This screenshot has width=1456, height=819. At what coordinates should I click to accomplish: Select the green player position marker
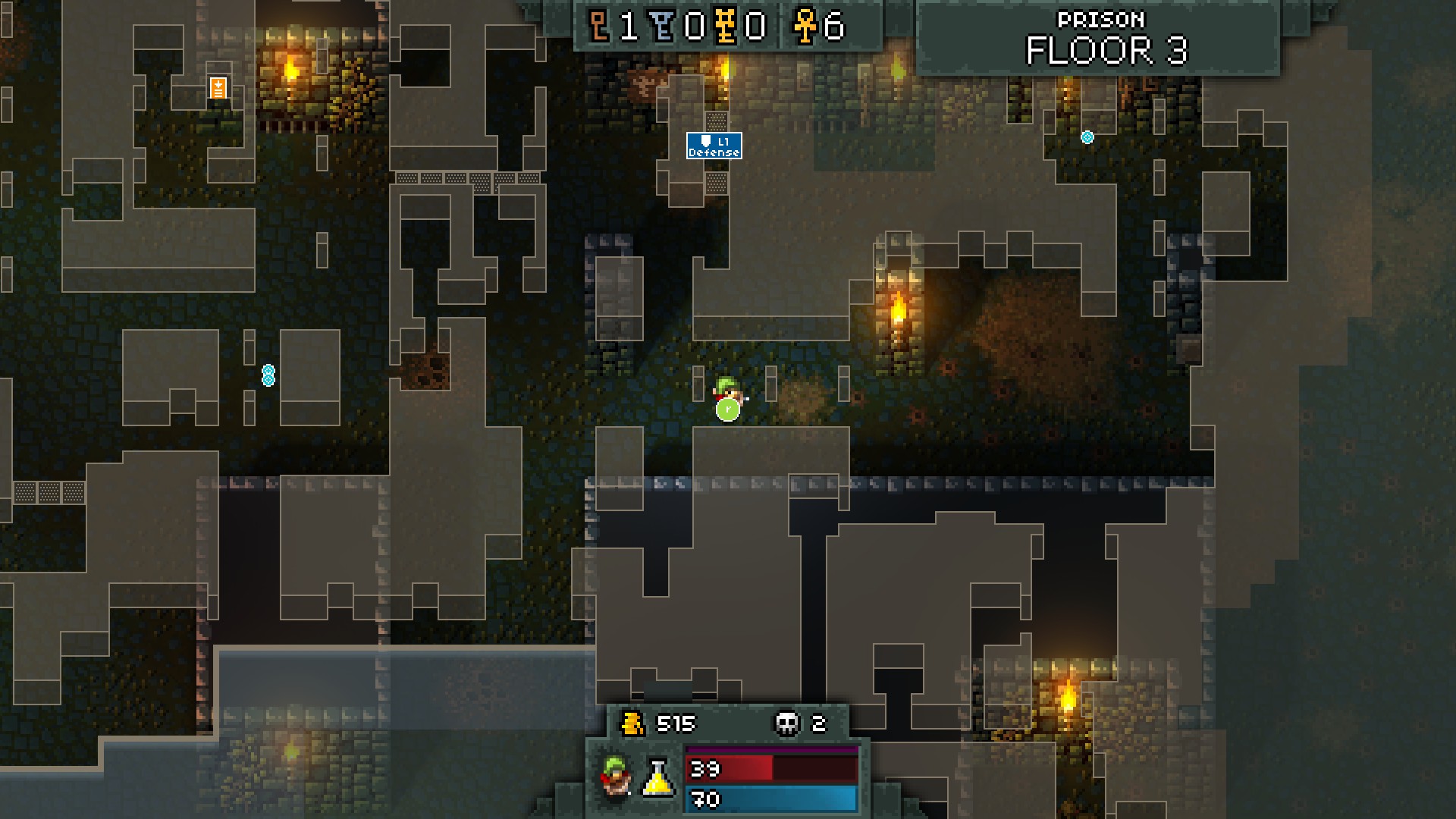727,409
